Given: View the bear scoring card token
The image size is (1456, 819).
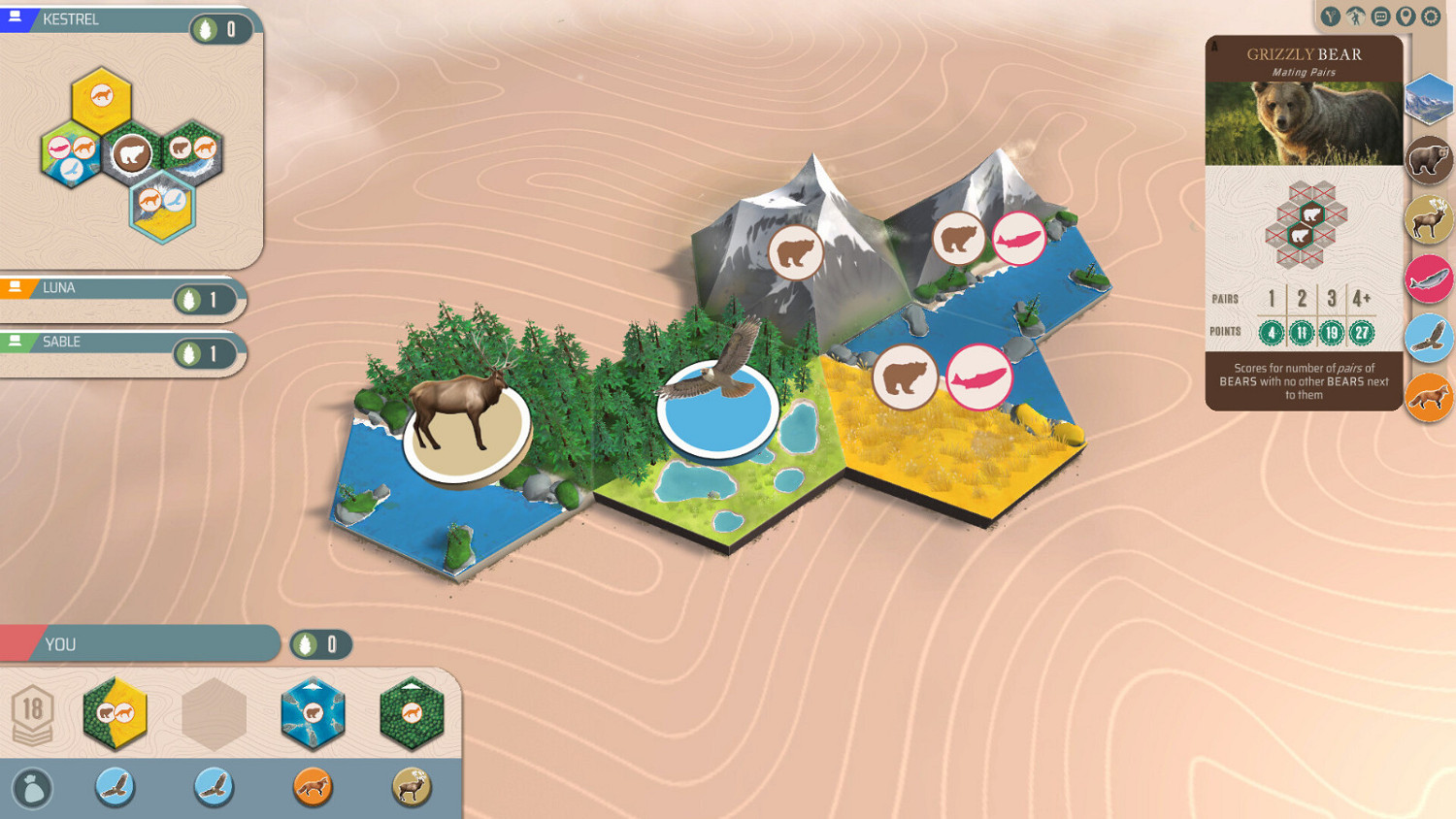Looking at the screenshot, I should (1429, 160).
